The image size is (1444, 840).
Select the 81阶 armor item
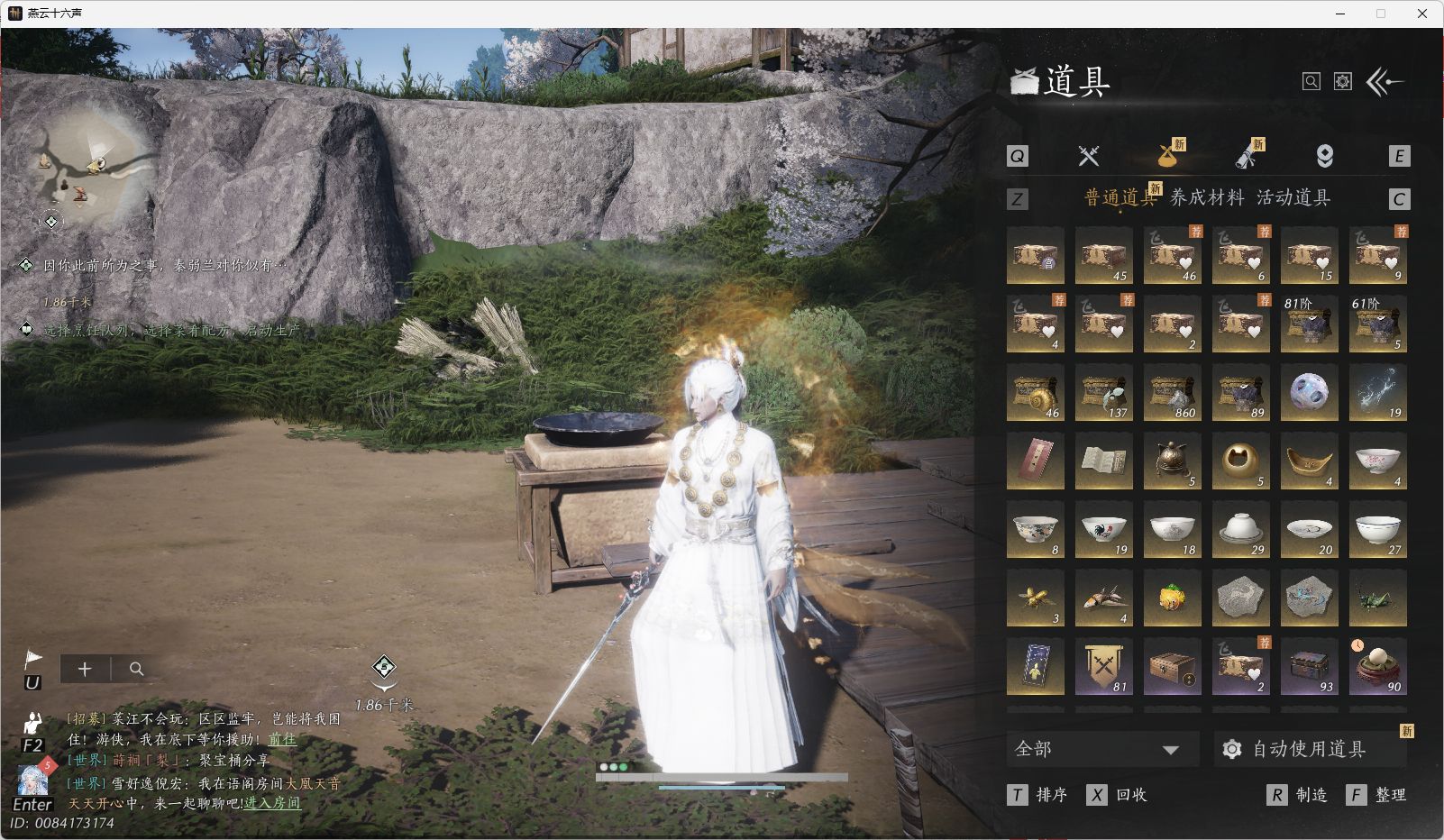click(1309, 324)
